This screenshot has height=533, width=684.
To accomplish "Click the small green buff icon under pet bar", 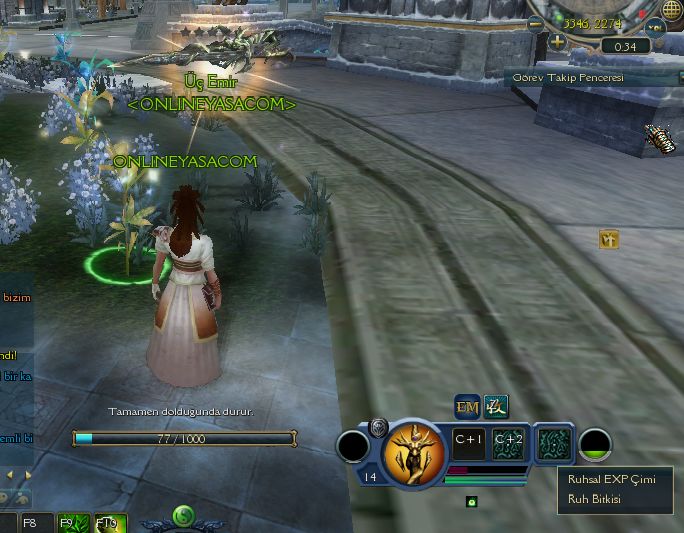I will click(x=471, y=501).
